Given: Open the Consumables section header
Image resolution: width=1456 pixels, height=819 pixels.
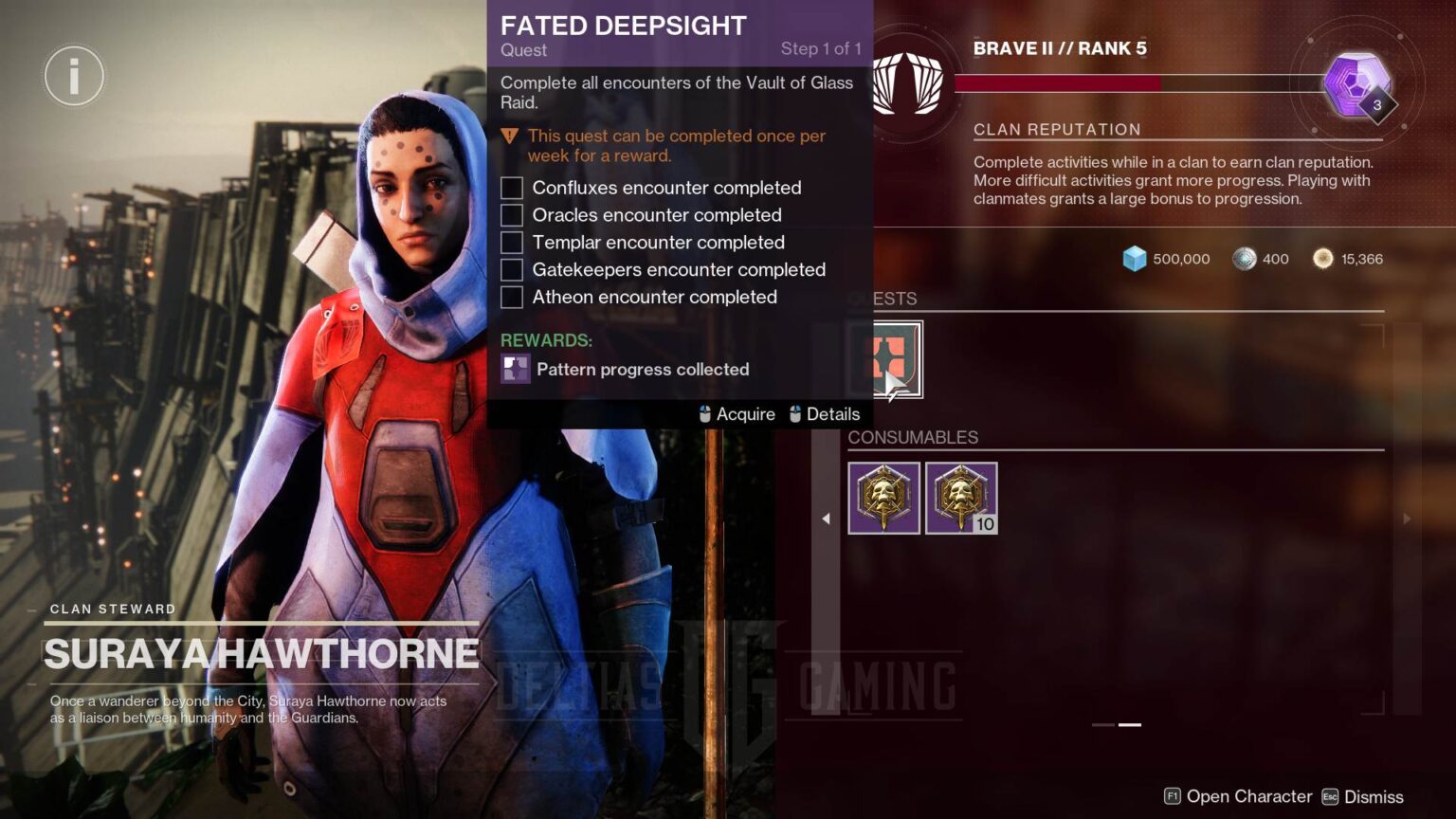Looking at the screenshot, I should click(914, 437).
